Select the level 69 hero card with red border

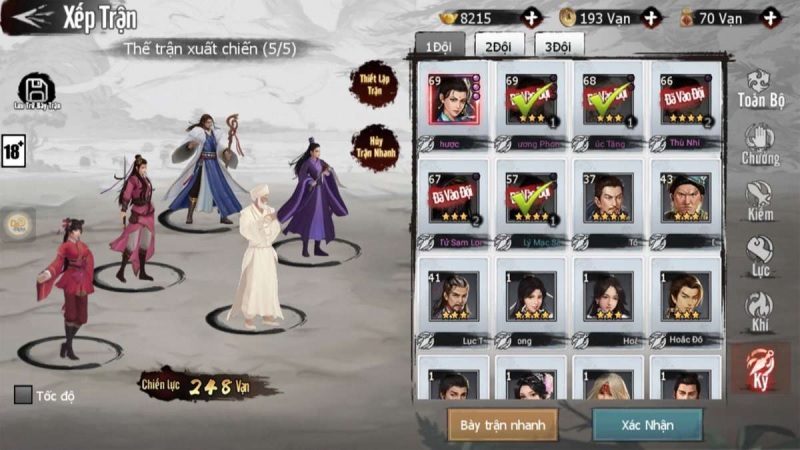[x=453, y=100]
